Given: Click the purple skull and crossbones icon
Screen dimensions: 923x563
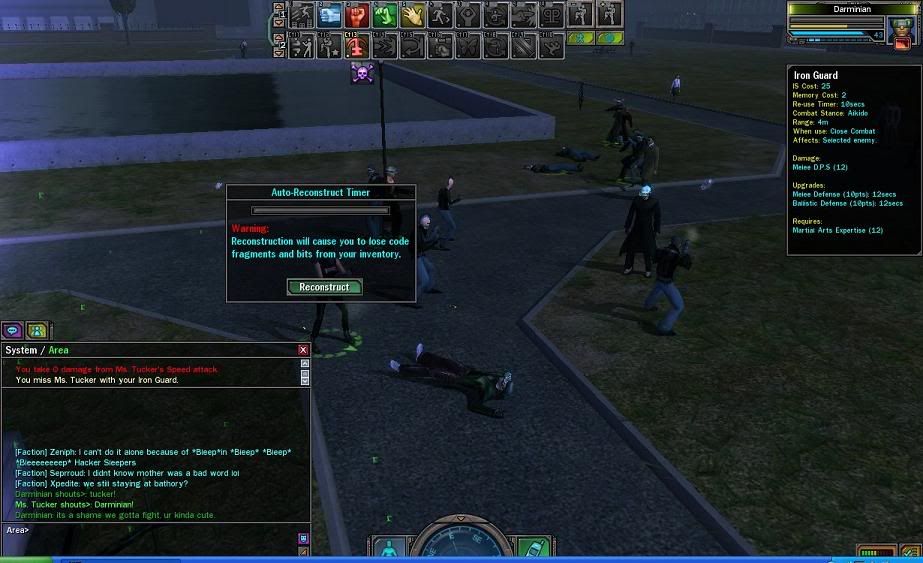Looking at the screenshot, I should click(x=361, y=73).
